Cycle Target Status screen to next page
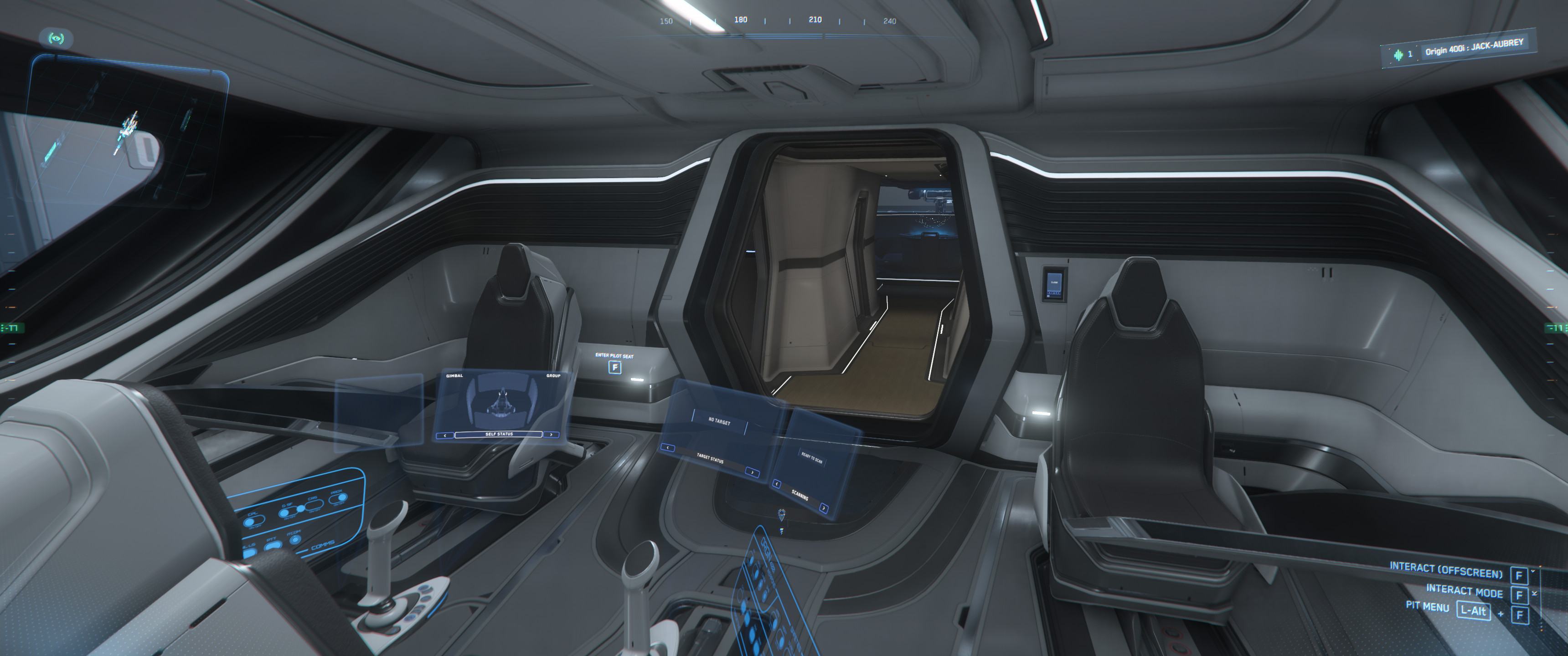The image size is (1568, 656). pos(752,471)
